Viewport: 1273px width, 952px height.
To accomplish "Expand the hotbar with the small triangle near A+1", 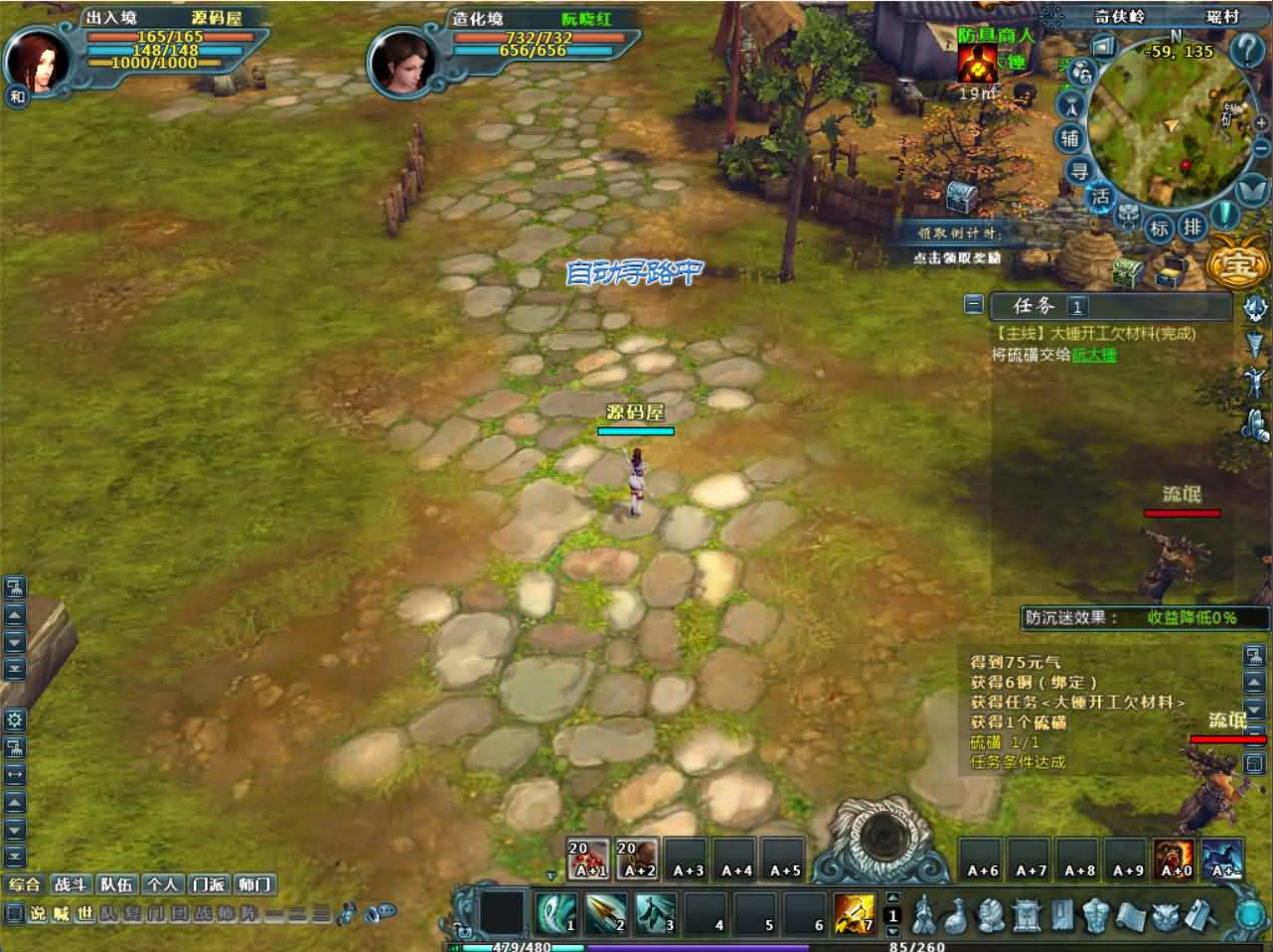I will [x=550, y=875].
